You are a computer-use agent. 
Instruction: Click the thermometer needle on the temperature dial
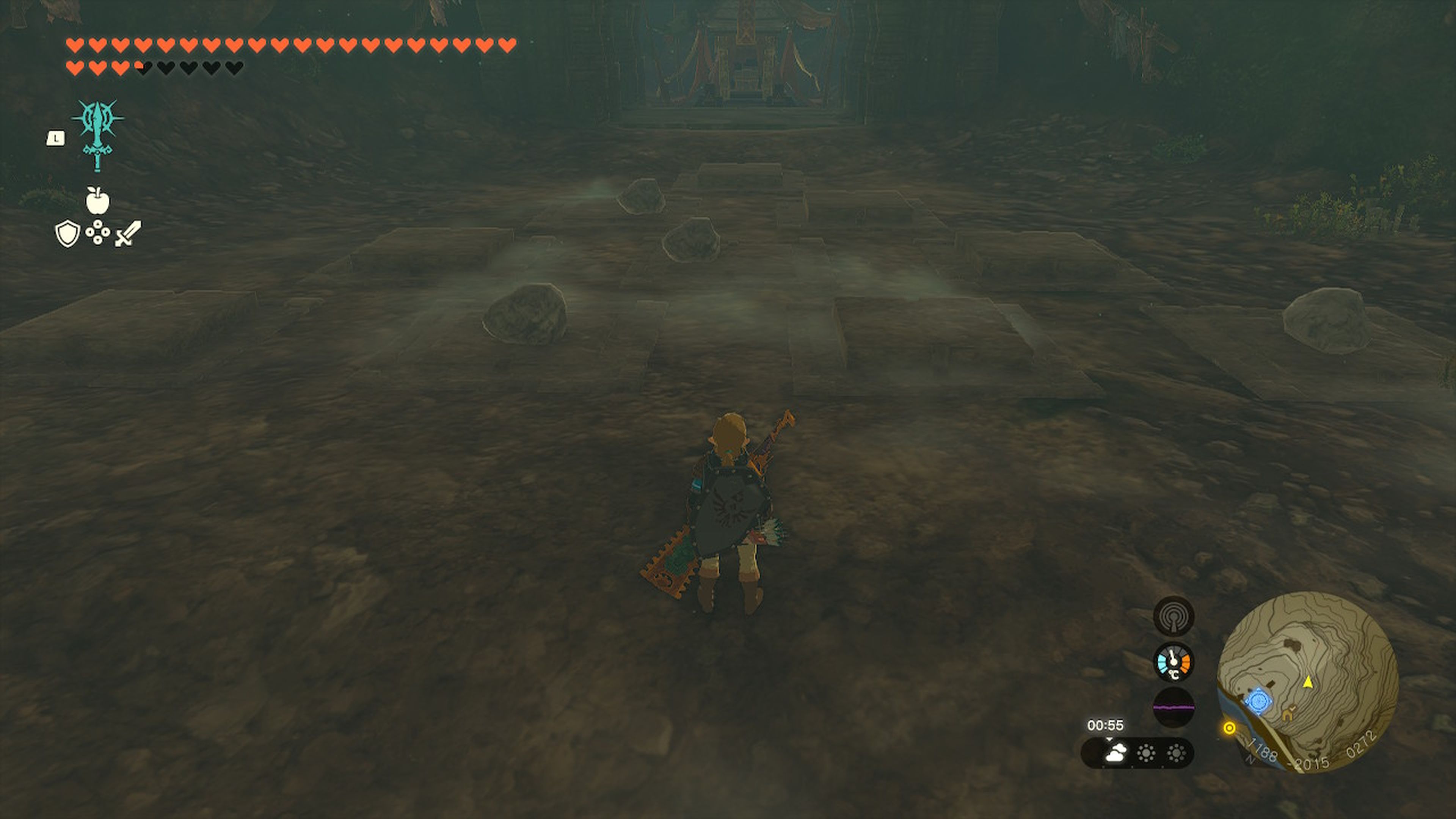click(x=1173, y=657)
